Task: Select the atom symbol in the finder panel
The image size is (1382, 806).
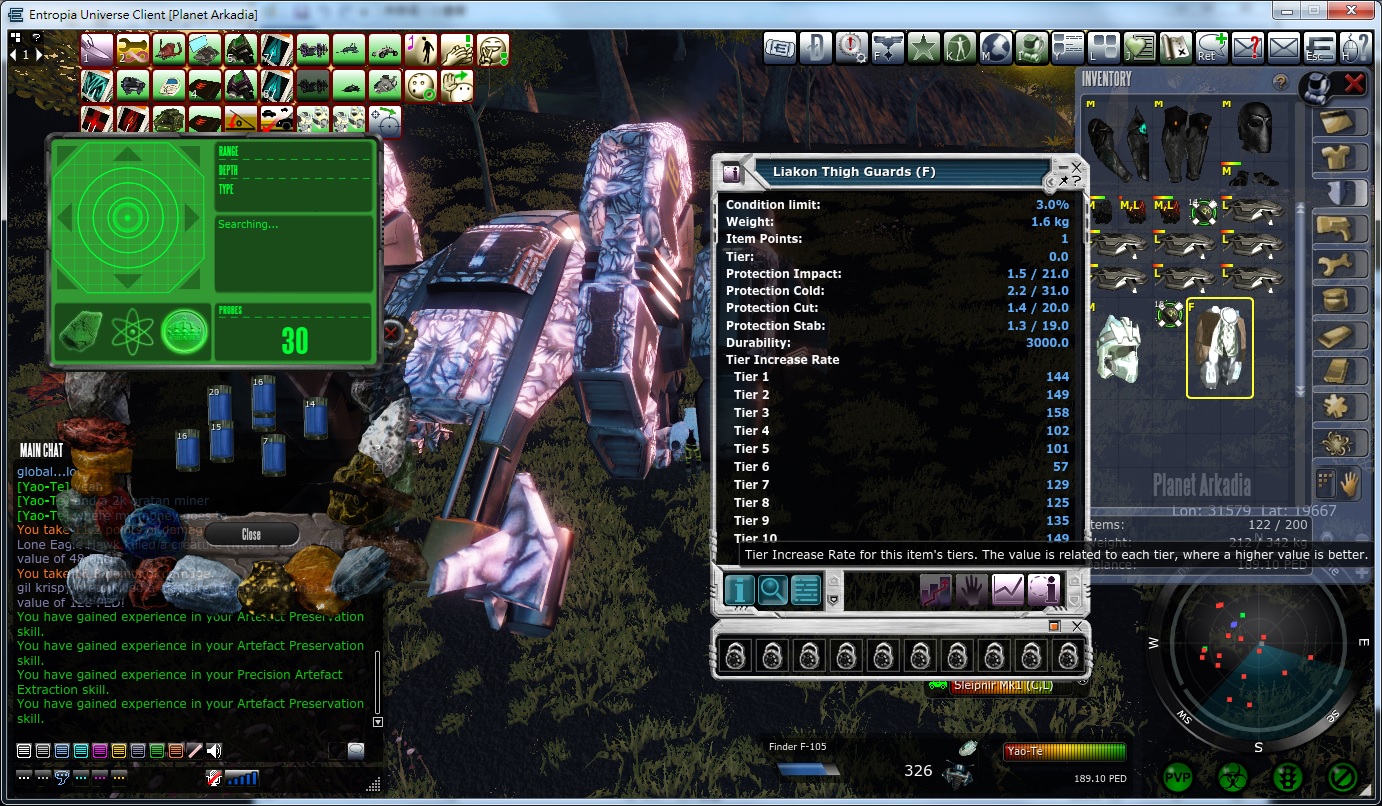Action: [132, 331]
